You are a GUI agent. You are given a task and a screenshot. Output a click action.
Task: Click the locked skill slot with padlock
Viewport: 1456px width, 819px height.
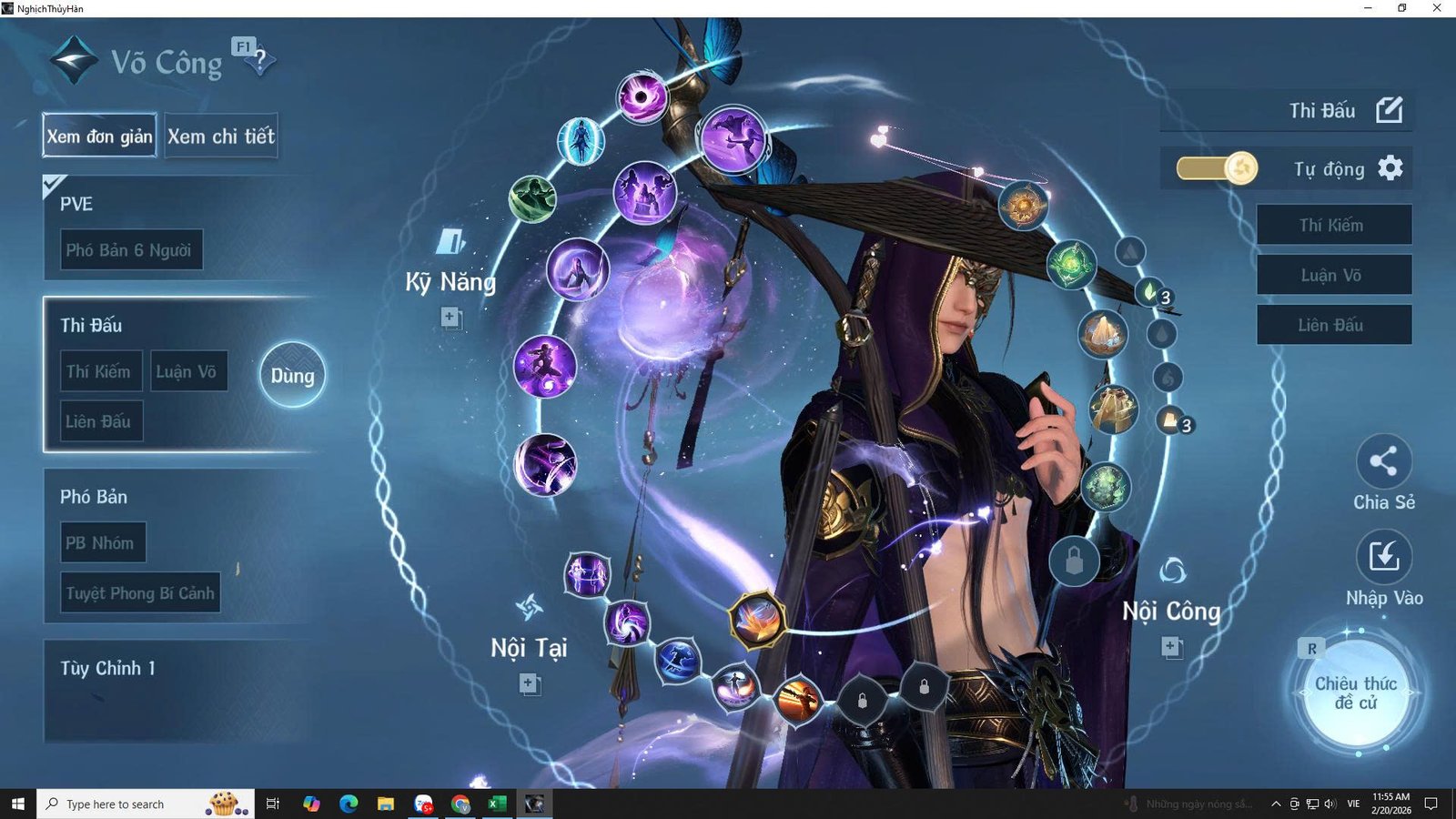tap(860, 701)
